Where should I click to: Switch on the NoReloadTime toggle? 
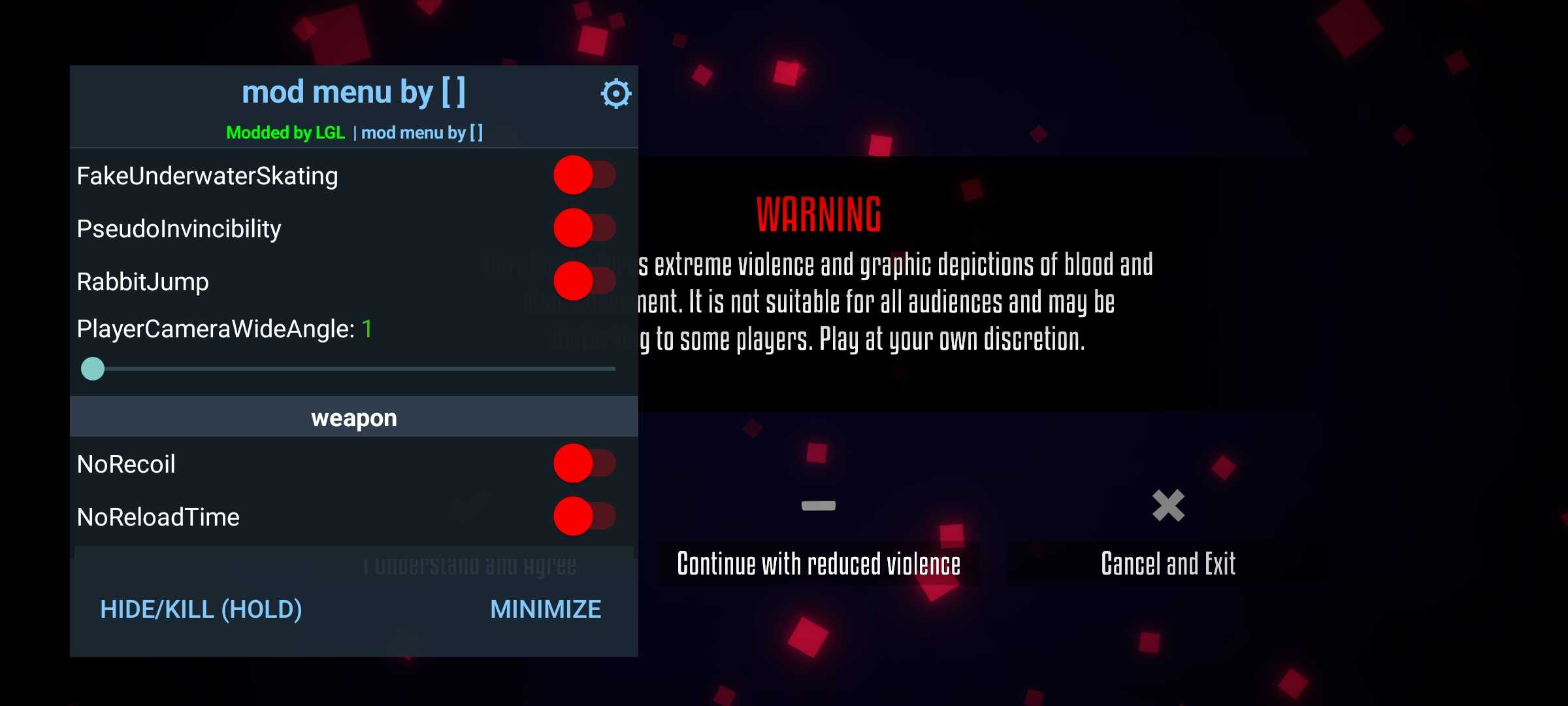pyautogui.click(x=584, y=516)
